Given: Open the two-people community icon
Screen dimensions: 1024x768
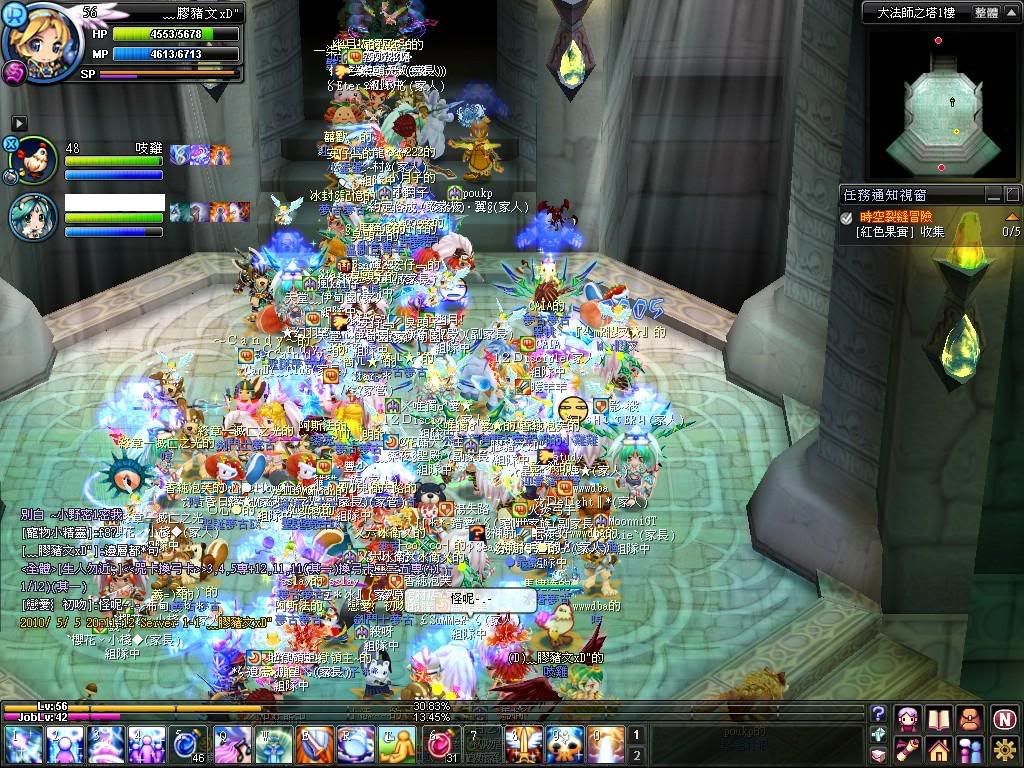Looking at the screenshot, I should [x=970, y=748].
